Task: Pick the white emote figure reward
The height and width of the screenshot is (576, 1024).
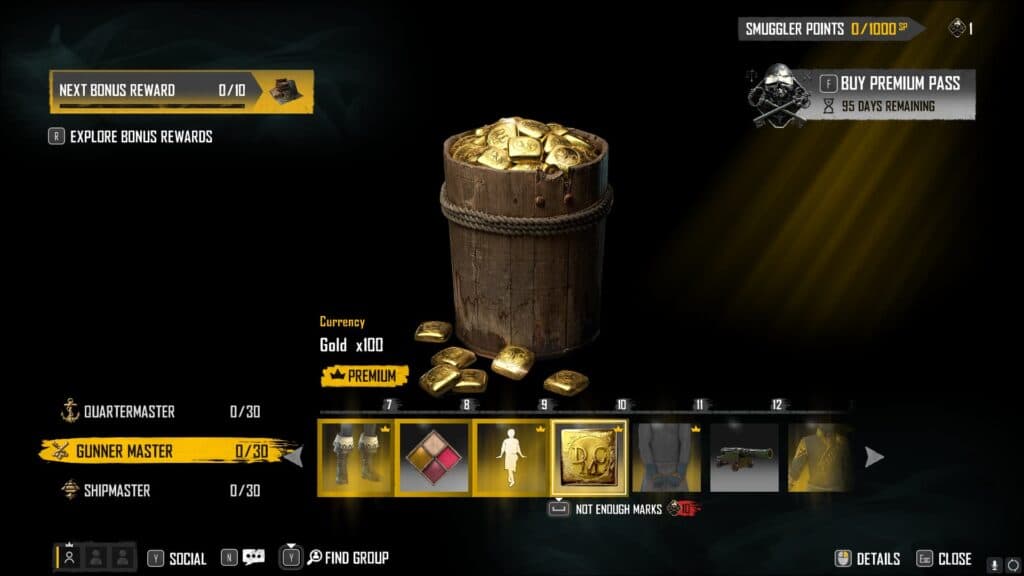Action: tap(511, 458)
